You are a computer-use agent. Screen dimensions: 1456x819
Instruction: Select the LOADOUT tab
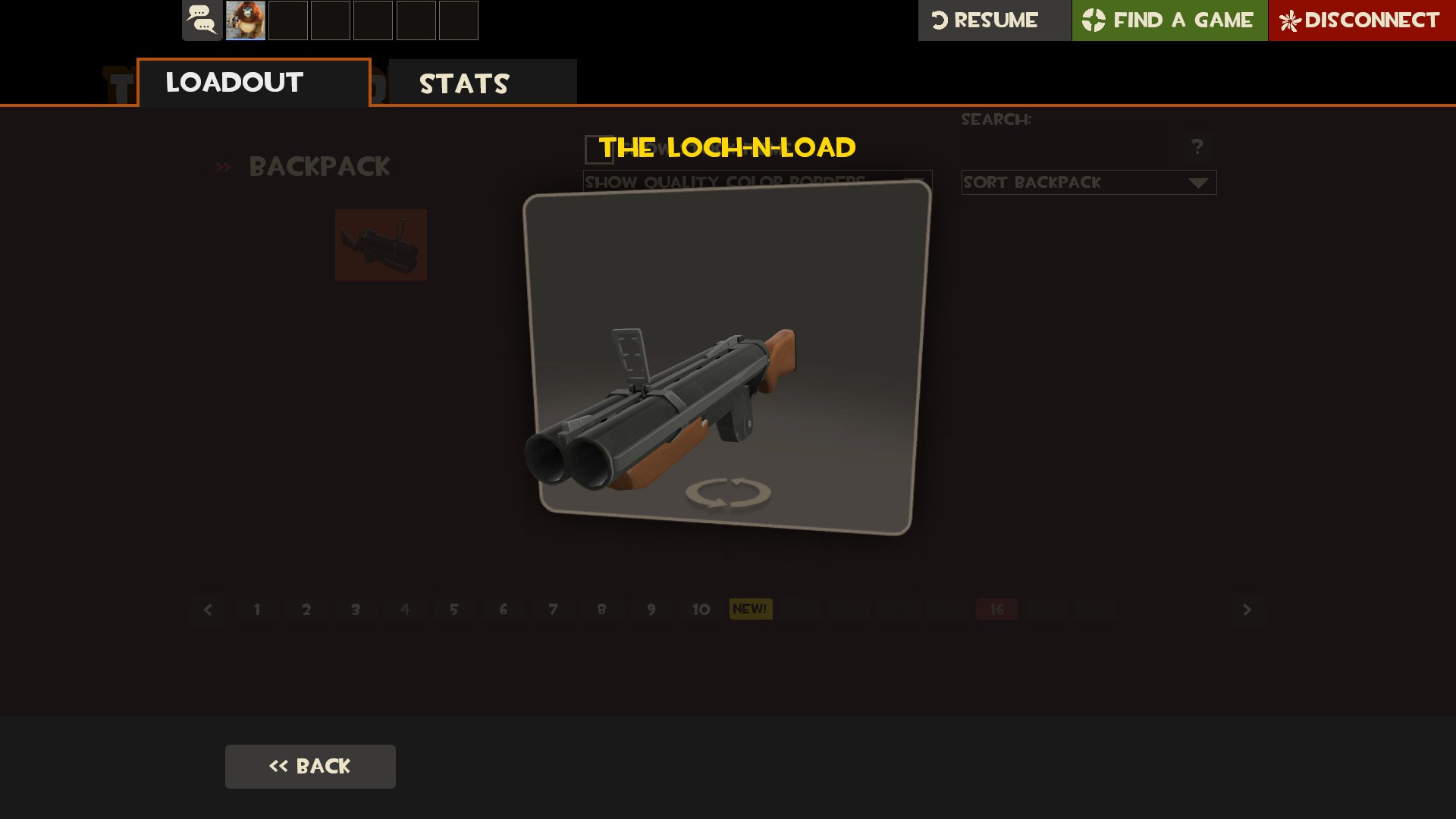point(234,82)
